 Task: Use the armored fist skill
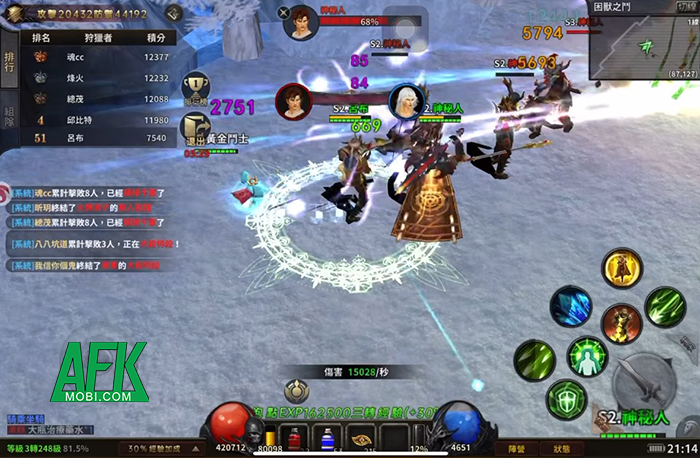pos(621,323)
